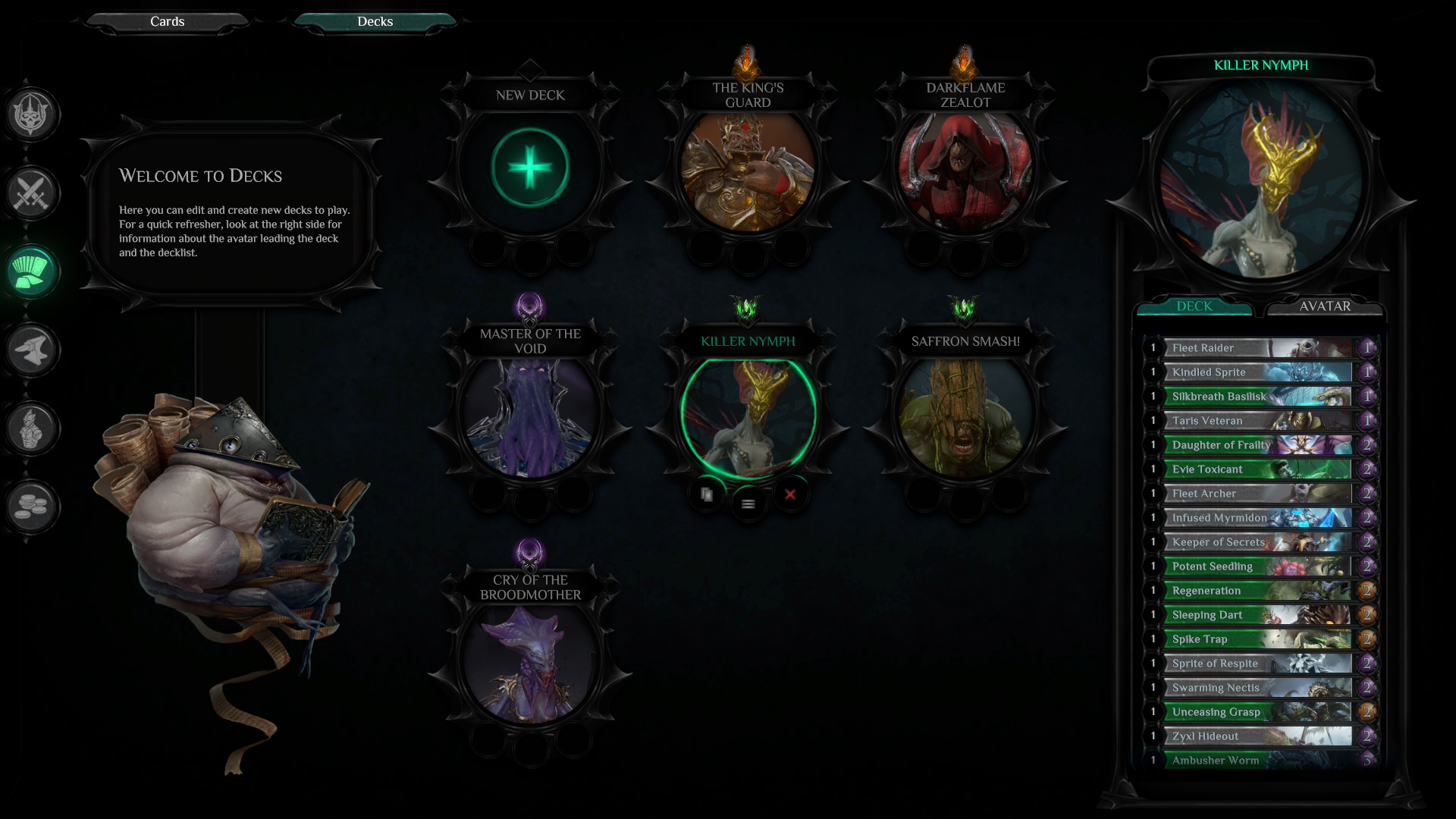Show the Avatar tab in the side panel

coord(1324,306)
